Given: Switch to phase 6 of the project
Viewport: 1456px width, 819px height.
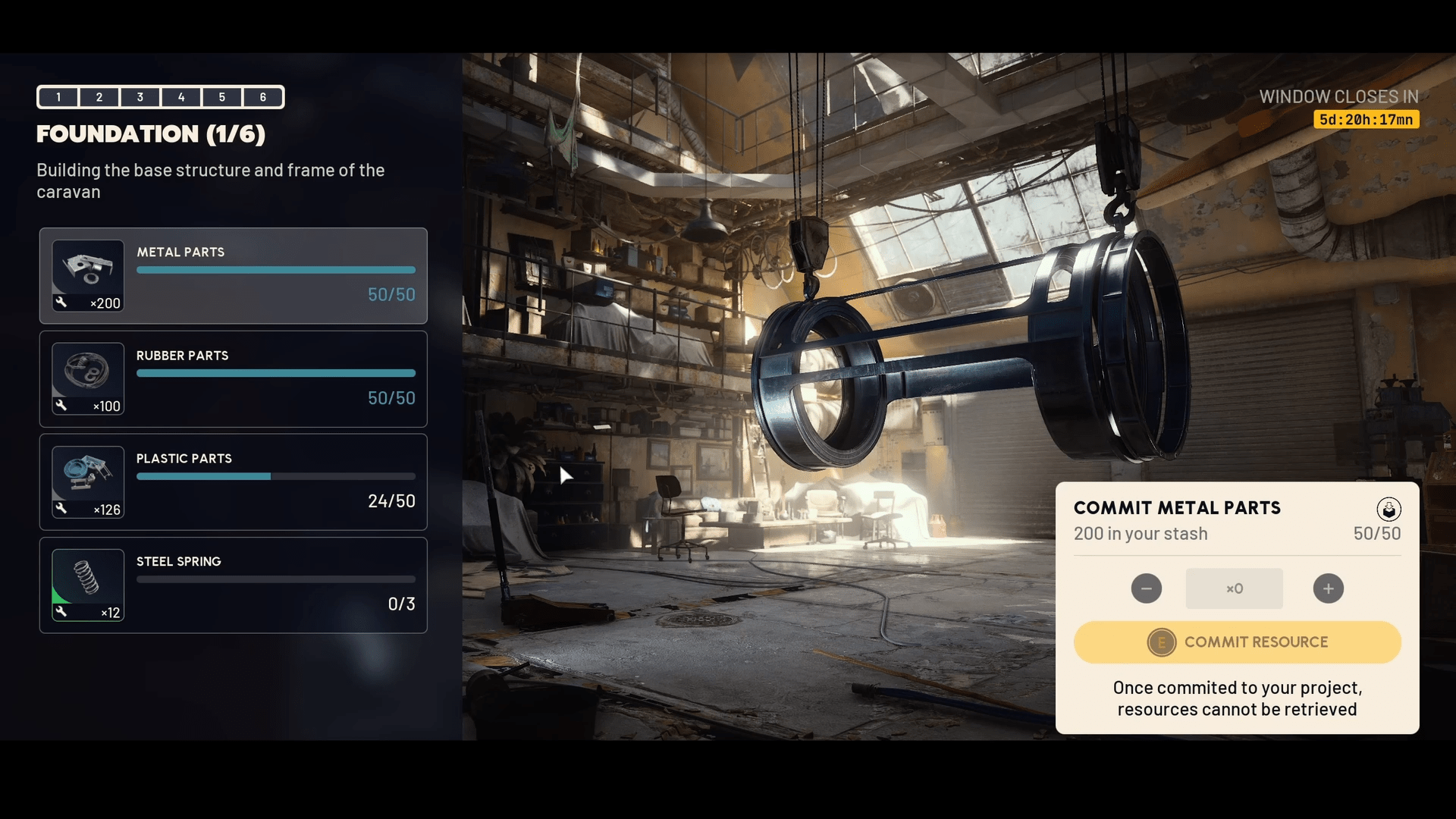Looking at the screenshot, I should (x=262, y=97).
